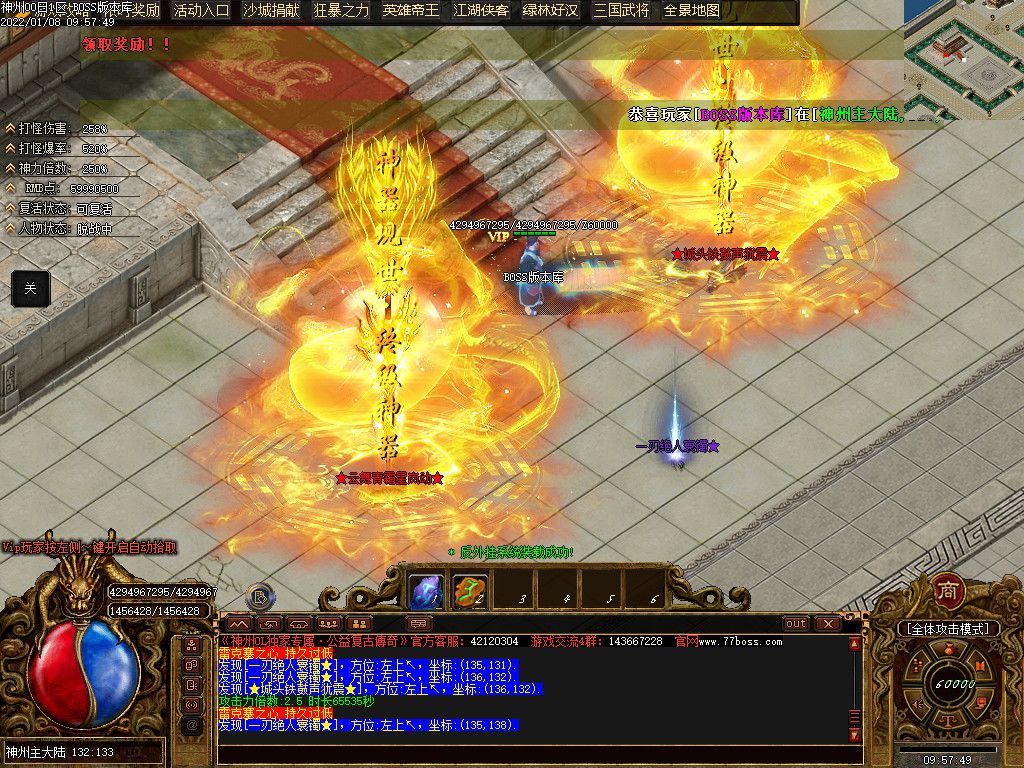
Task: Open the 沙城捐献 menu
Action: pos(271,11)
